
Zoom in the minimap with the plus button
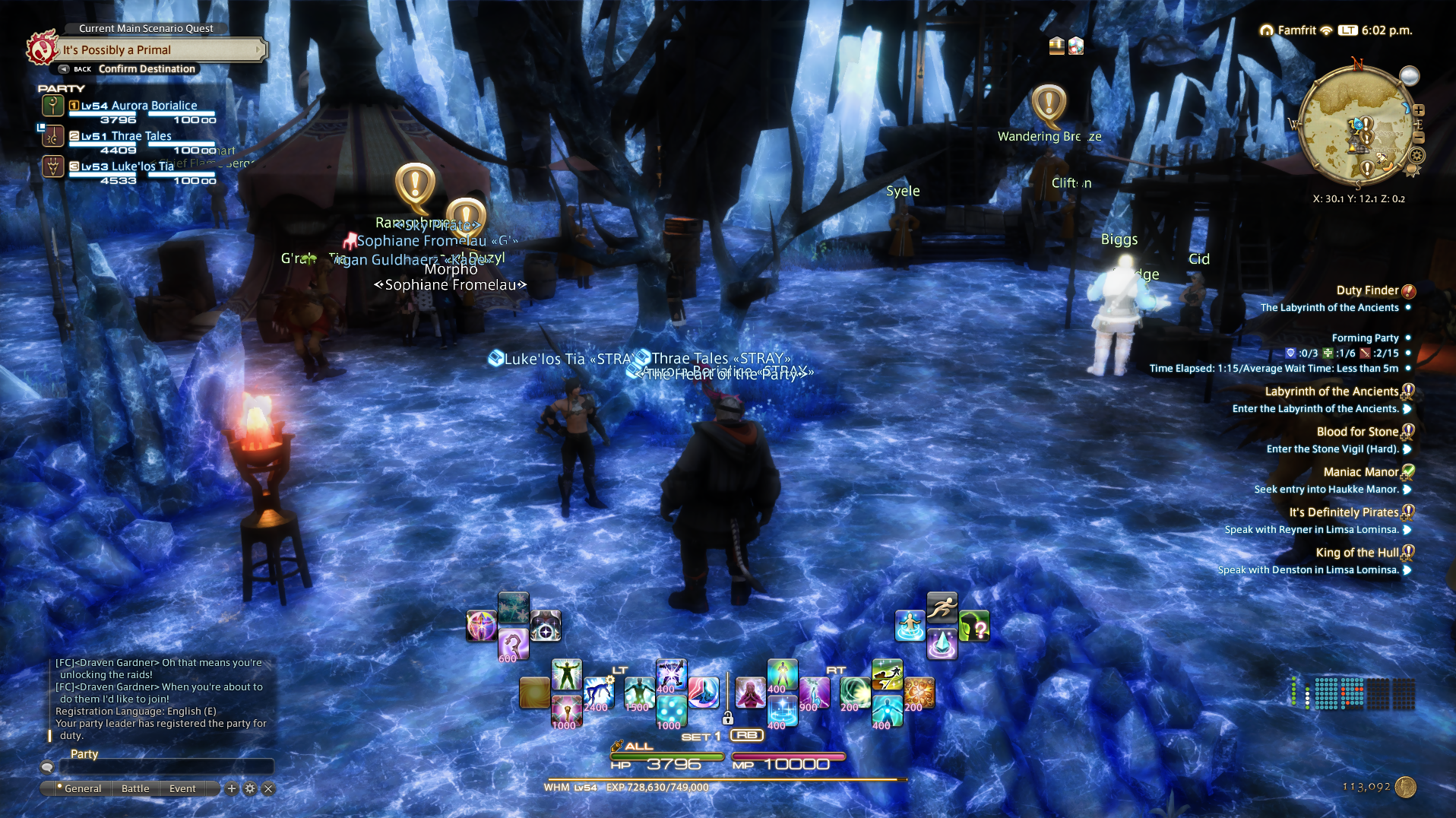[x=1419, y=110]
